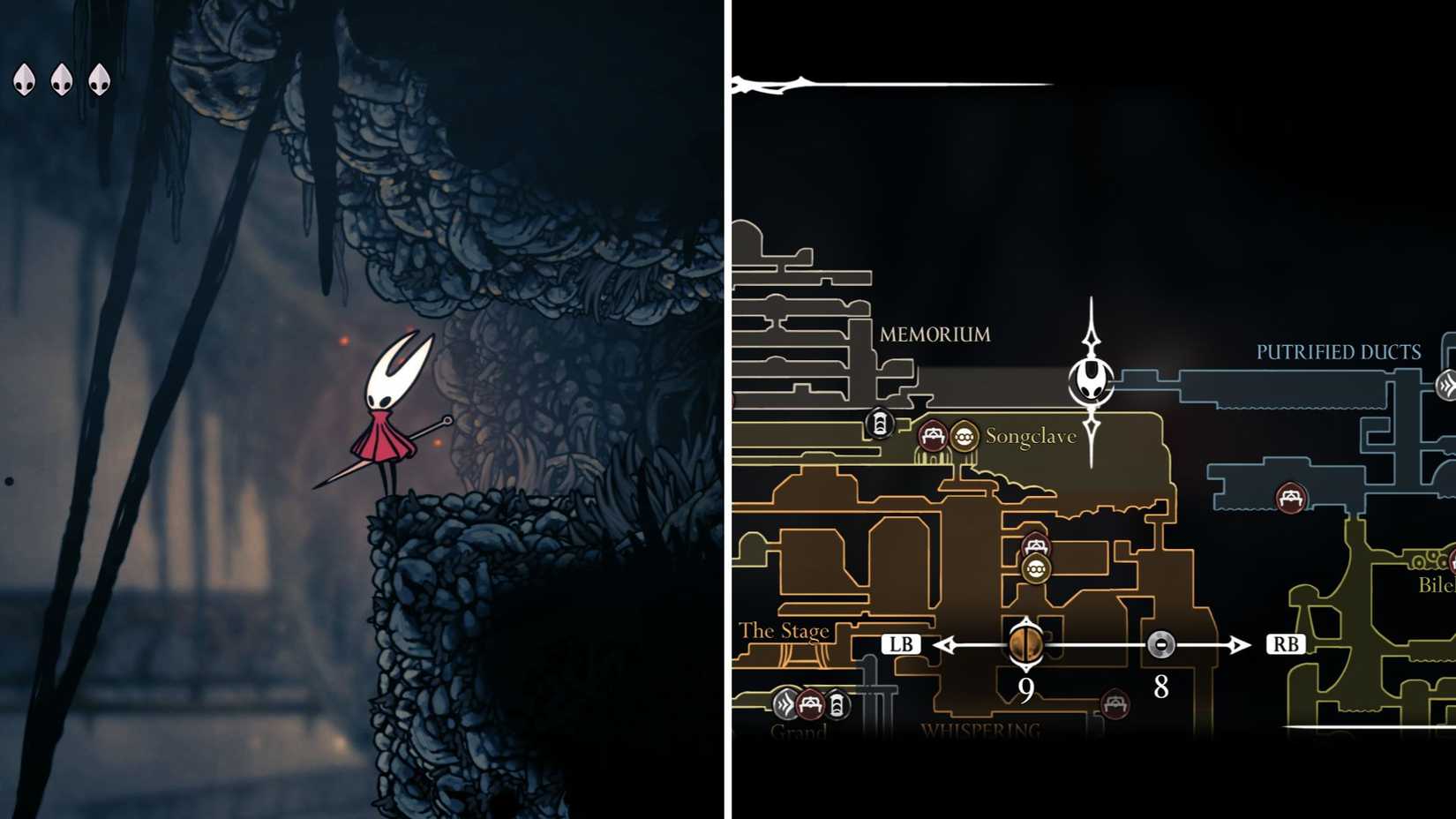Toggle the compass marker labeled 9

point(1026,646)
